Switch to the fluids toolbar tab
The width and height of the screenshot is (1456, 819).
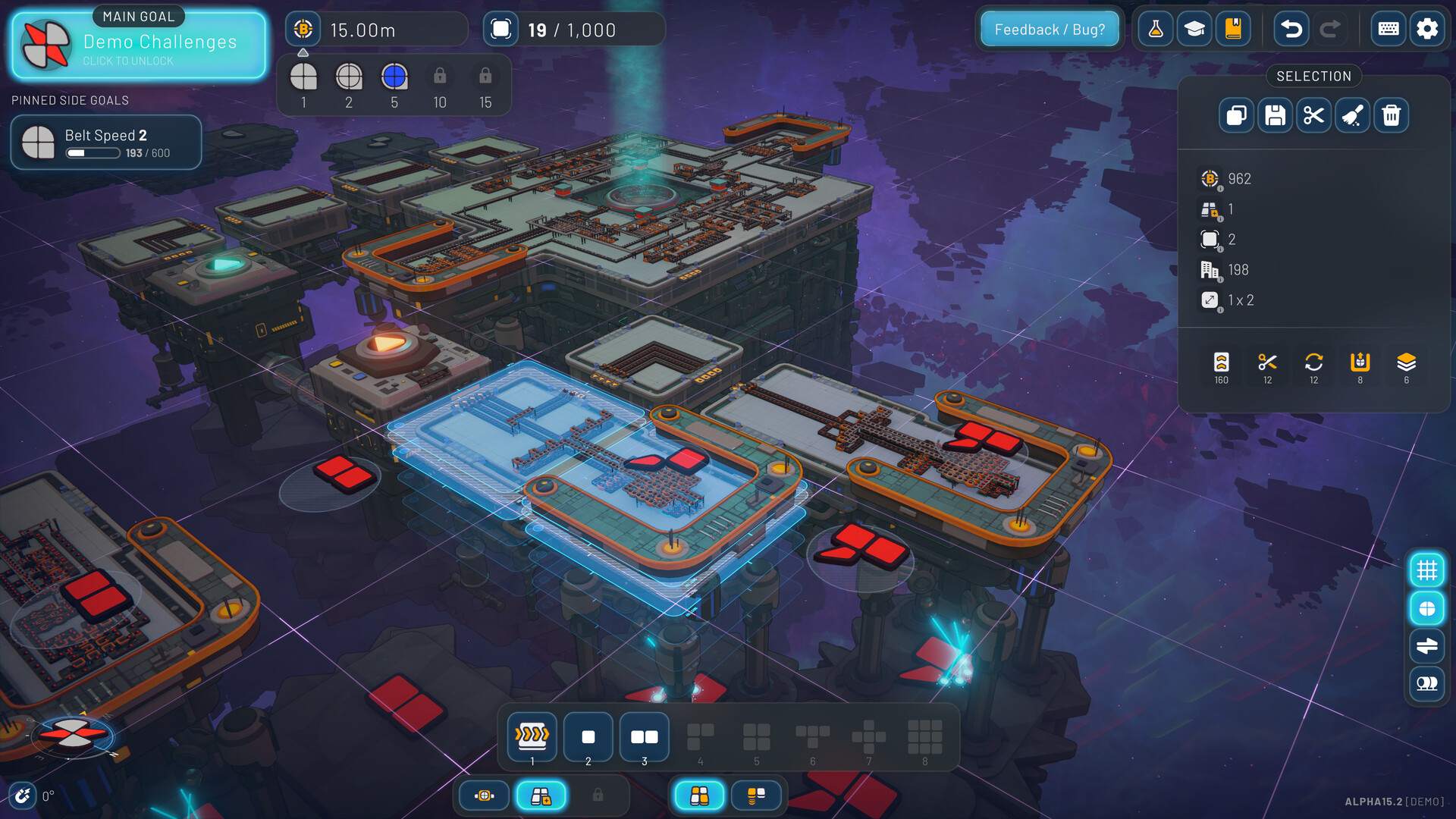click(x=756, y=795)
